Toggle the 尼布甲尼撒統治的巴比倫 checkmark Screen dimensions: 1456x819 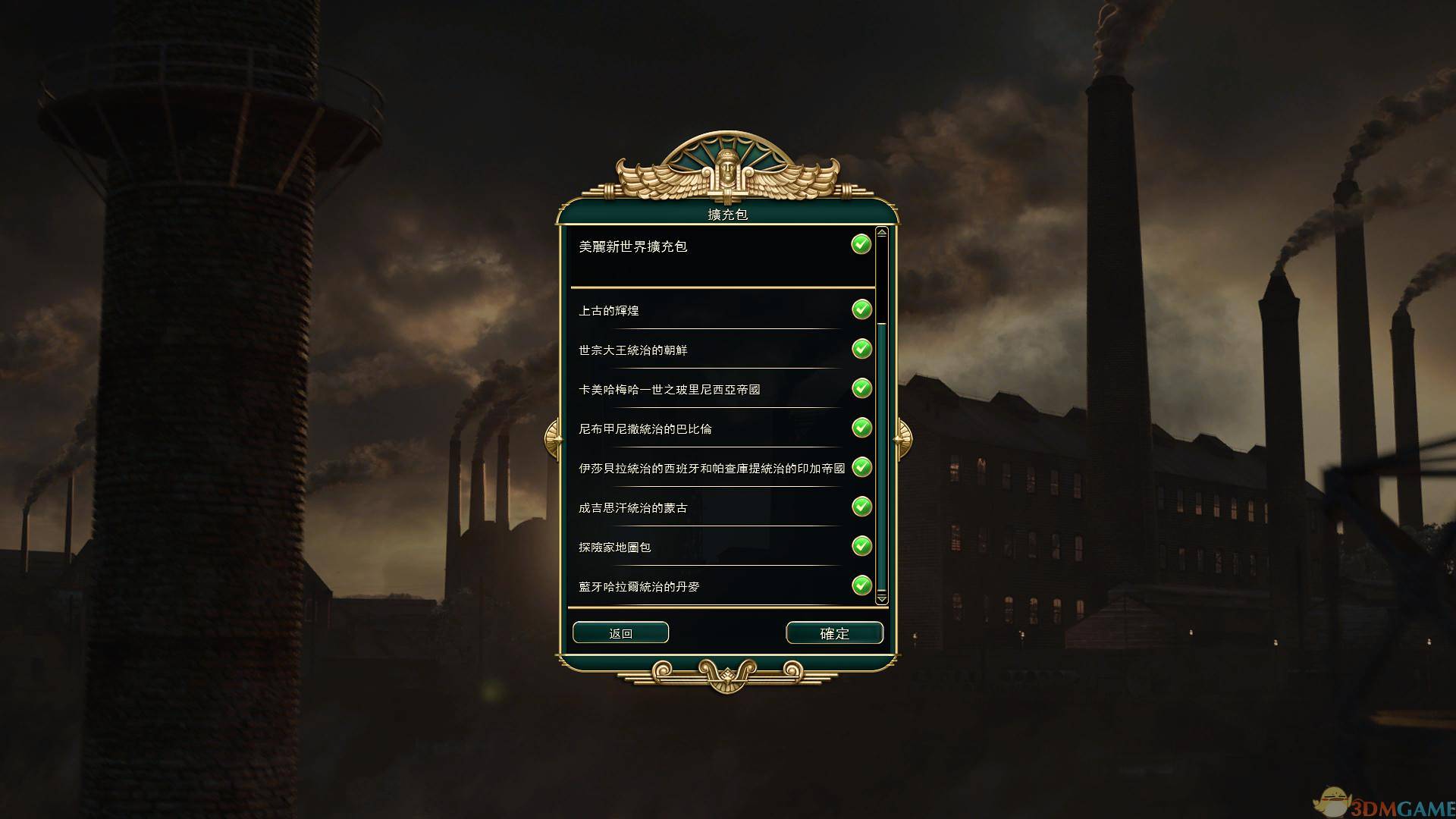[861, 428]
